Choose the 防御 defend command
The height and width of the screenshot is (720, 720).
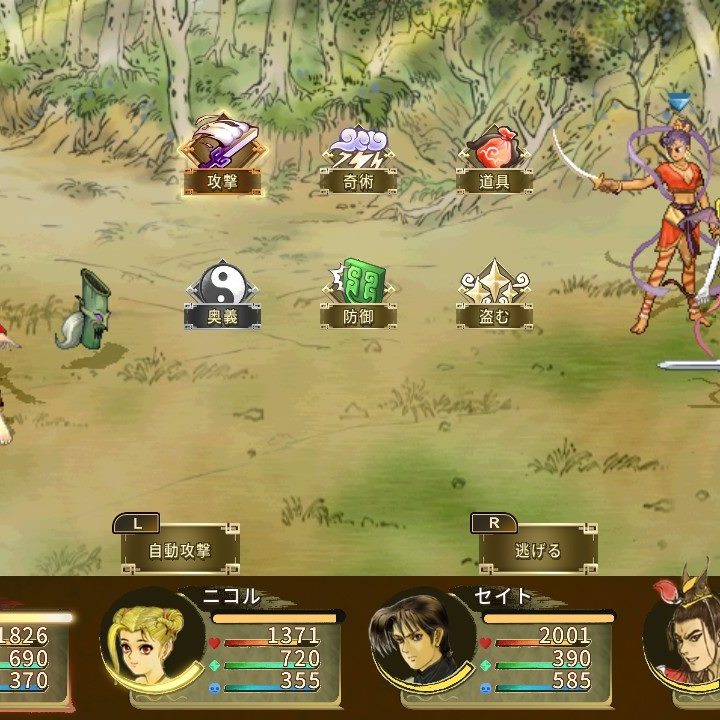(x=358, y=294)
